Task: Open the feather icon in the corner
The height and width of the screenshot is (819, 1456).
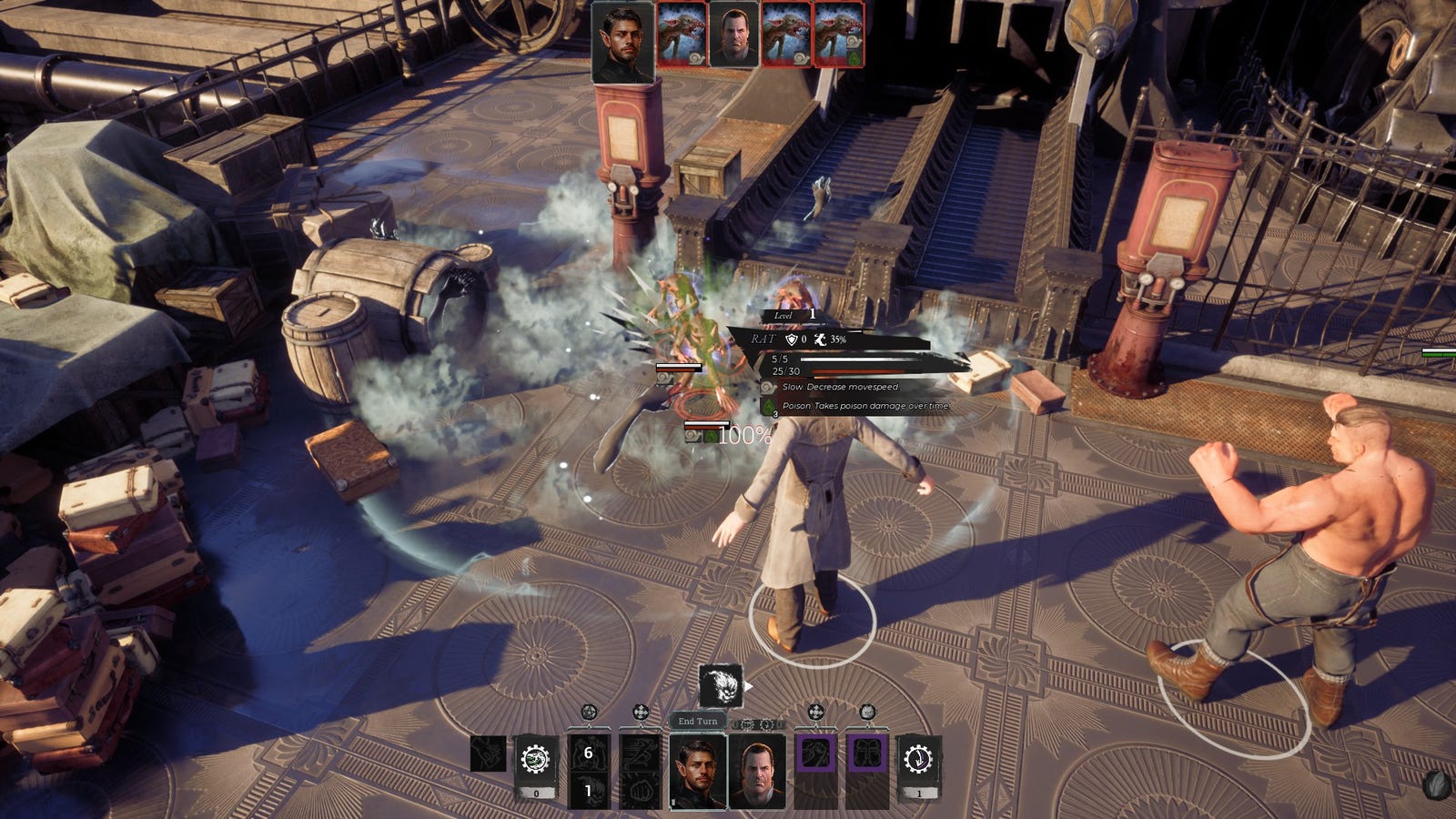Action: point(1437,785)
